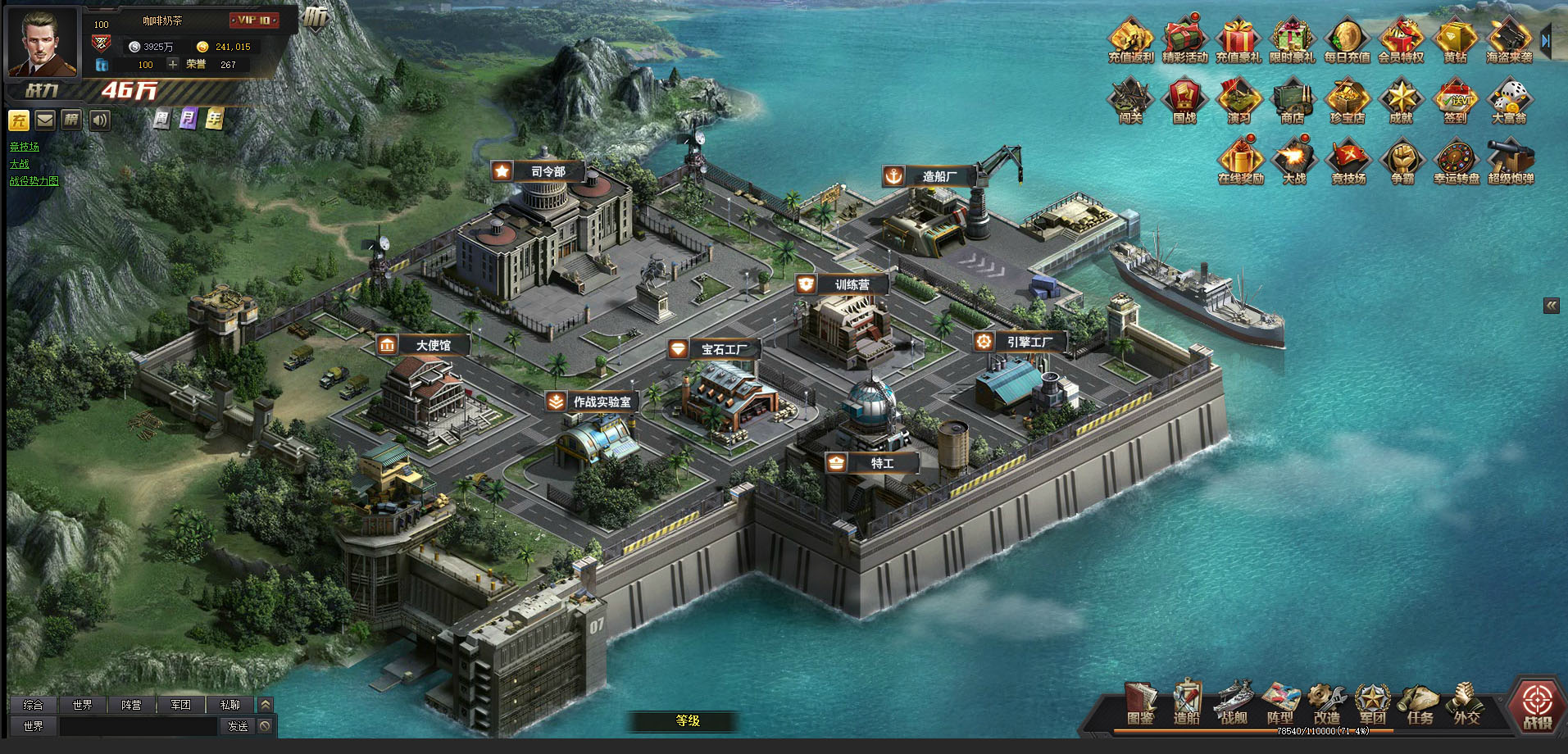The image size is (1568, 754).
Task: Open the 幸运转盘 lucky wheel
Action: click(1457, 159)
